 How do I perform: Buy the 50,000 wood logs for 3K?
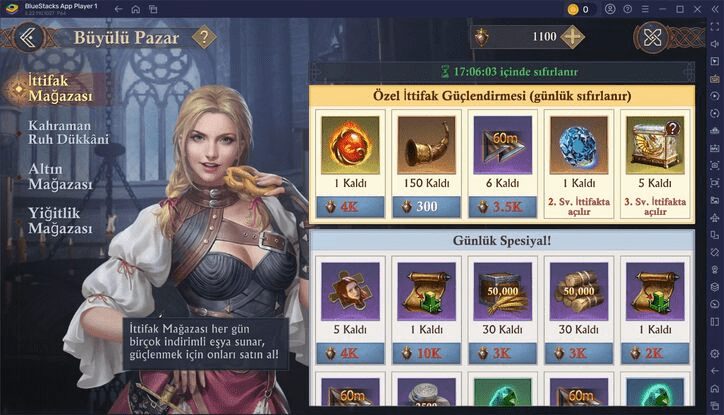pyautogui.click(x=578, y=353)
